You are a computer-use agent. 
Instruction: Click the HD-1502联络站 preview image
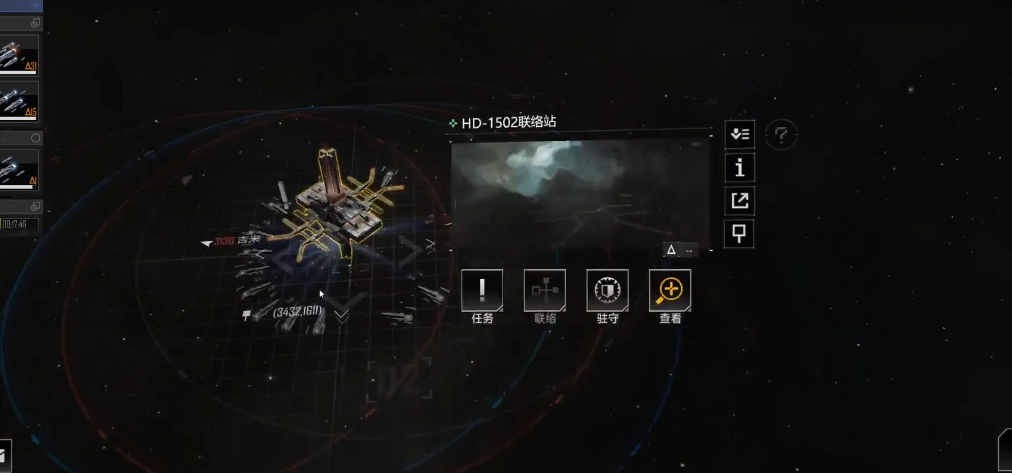click(580, 193)
